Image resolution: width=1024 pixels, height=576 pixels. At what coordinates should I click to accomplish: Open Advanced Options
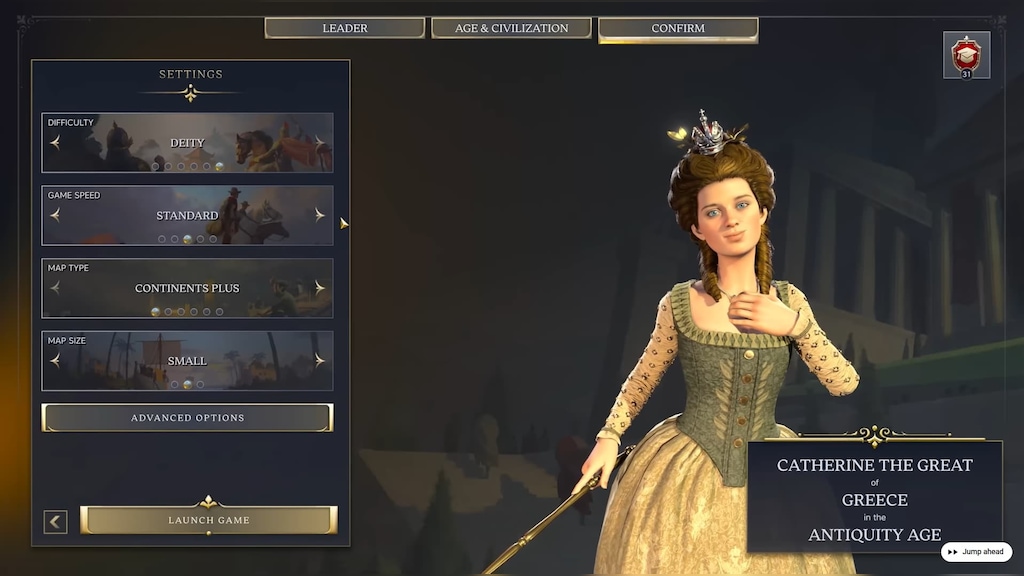tap(187, 418)
